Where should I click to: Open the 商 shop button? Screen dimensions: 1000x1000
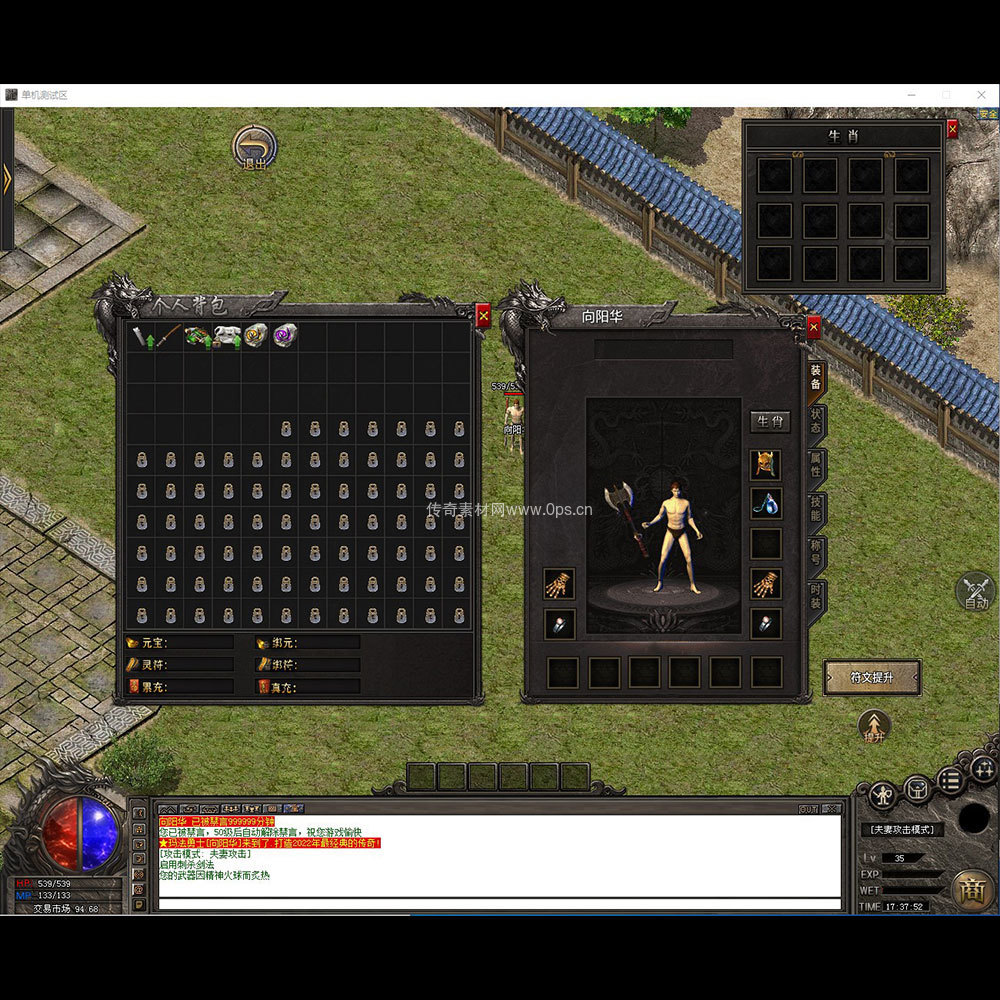click(x=972, y=889)
